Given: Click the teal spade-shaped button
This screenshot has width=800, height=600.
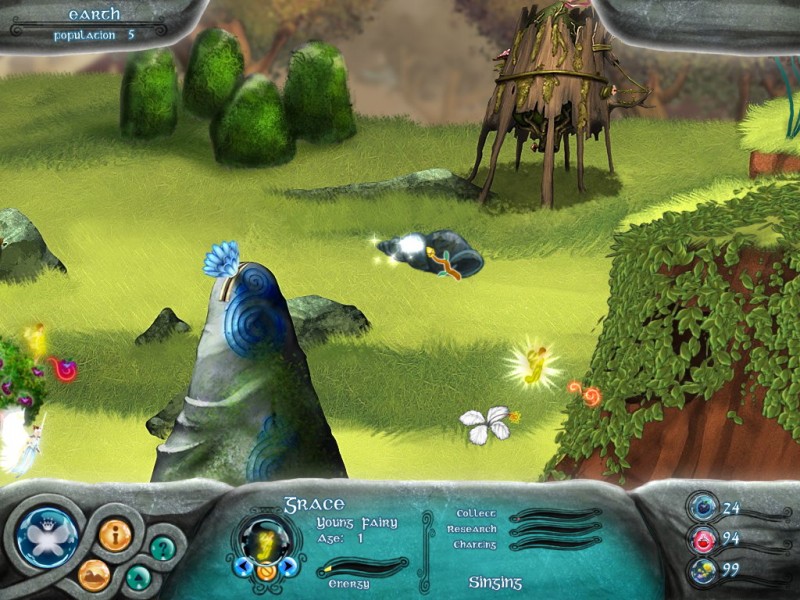Looking at the screenshot, I should (x=139, y=577).
